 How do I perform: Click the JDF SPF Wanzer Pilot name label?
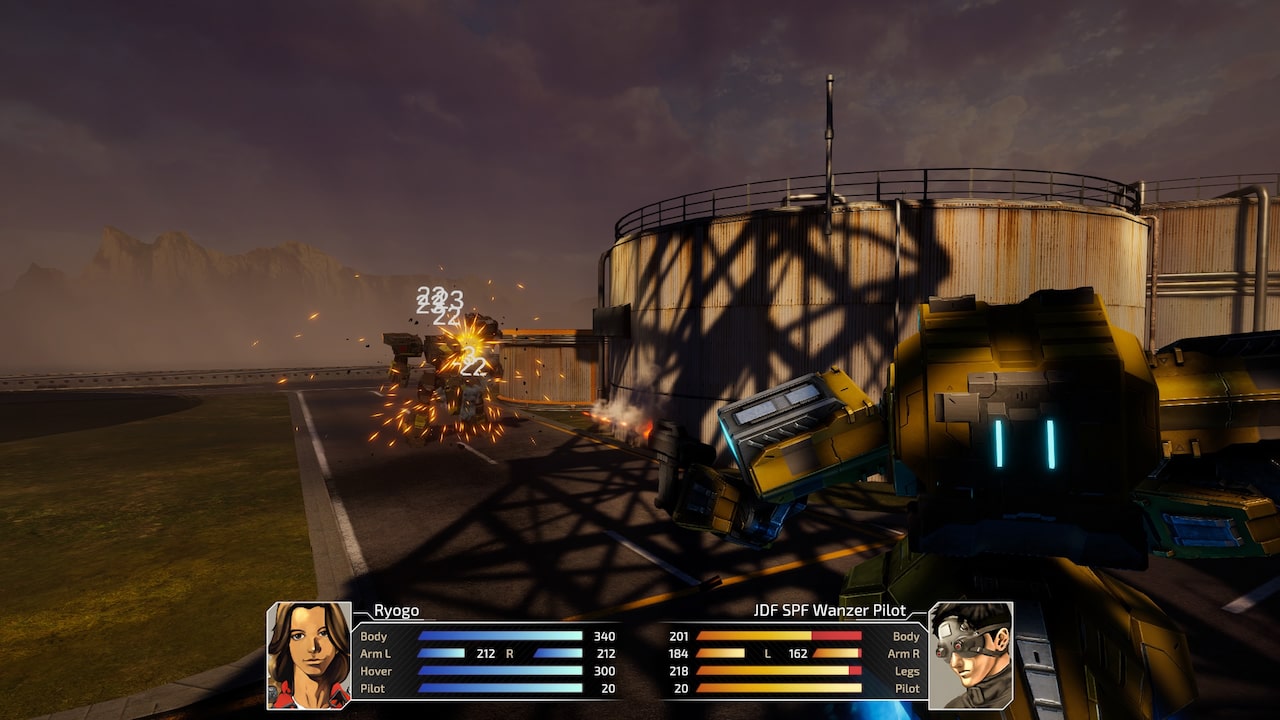[830, 609]
